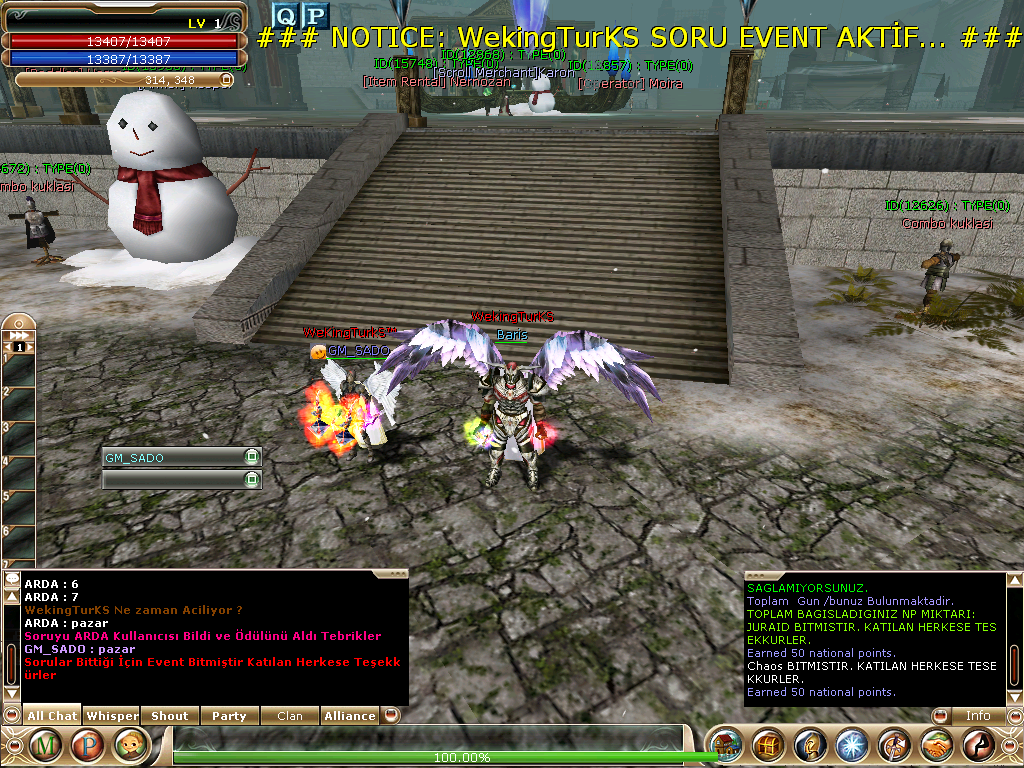Open the green M round button
Image resolution: width=1024 pixels, height=768 pixels.
(x=46, y=745)
